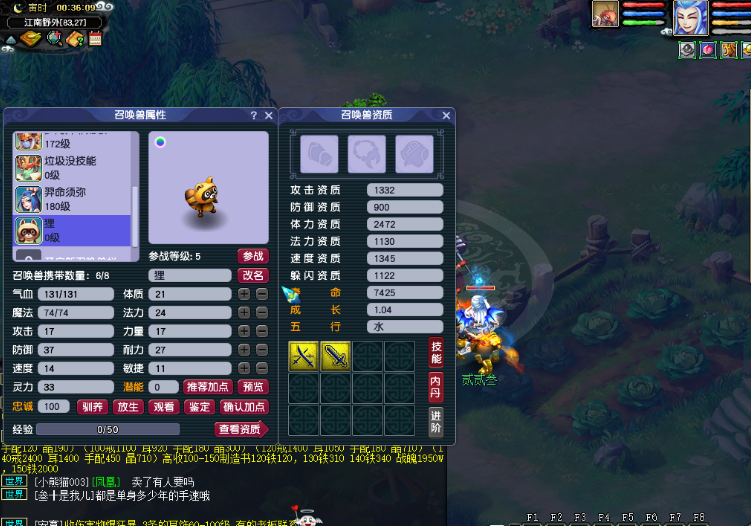Switch to the 技能 skills tab

pyautogui.click(x=436, y=351)
